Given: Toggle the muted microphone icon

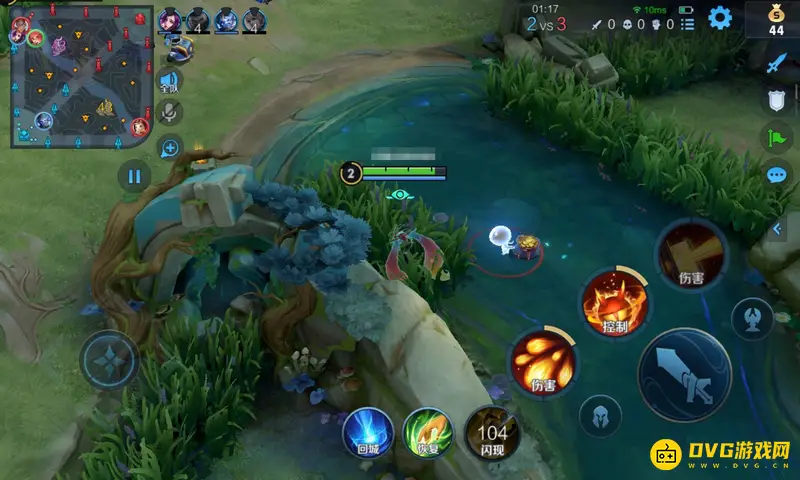Looking at the screenshot, I should [x=170, y=113].
